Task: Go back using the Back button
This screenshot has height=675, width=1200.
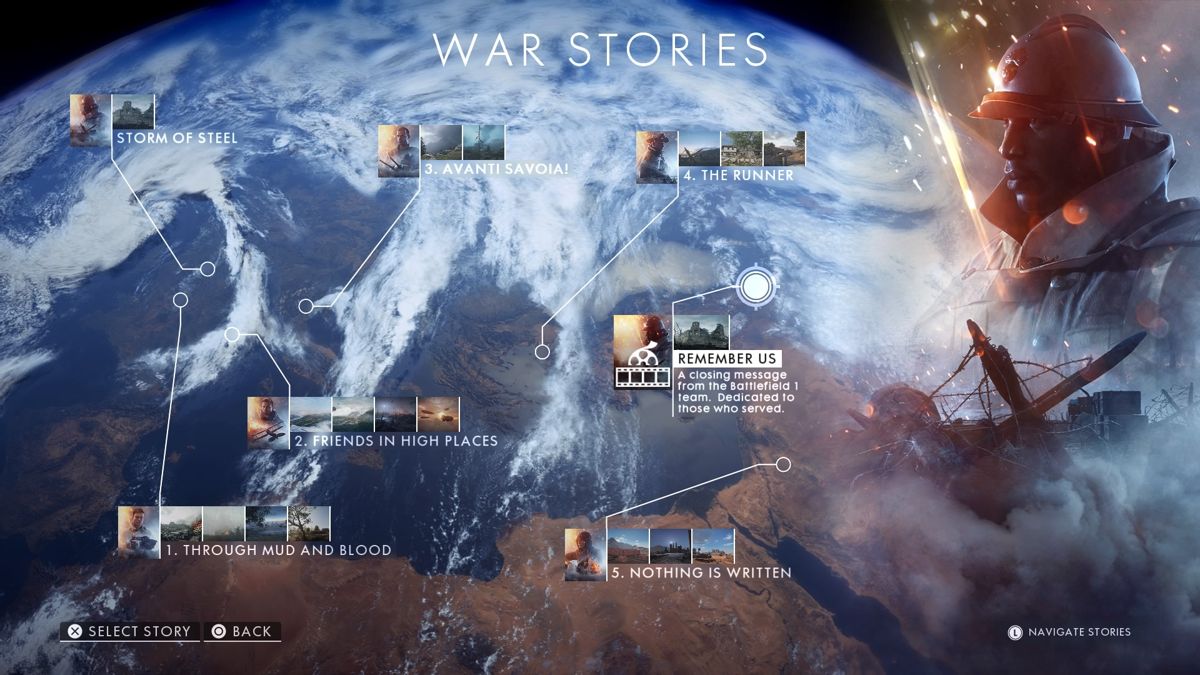Action: [x=242, y=631]
